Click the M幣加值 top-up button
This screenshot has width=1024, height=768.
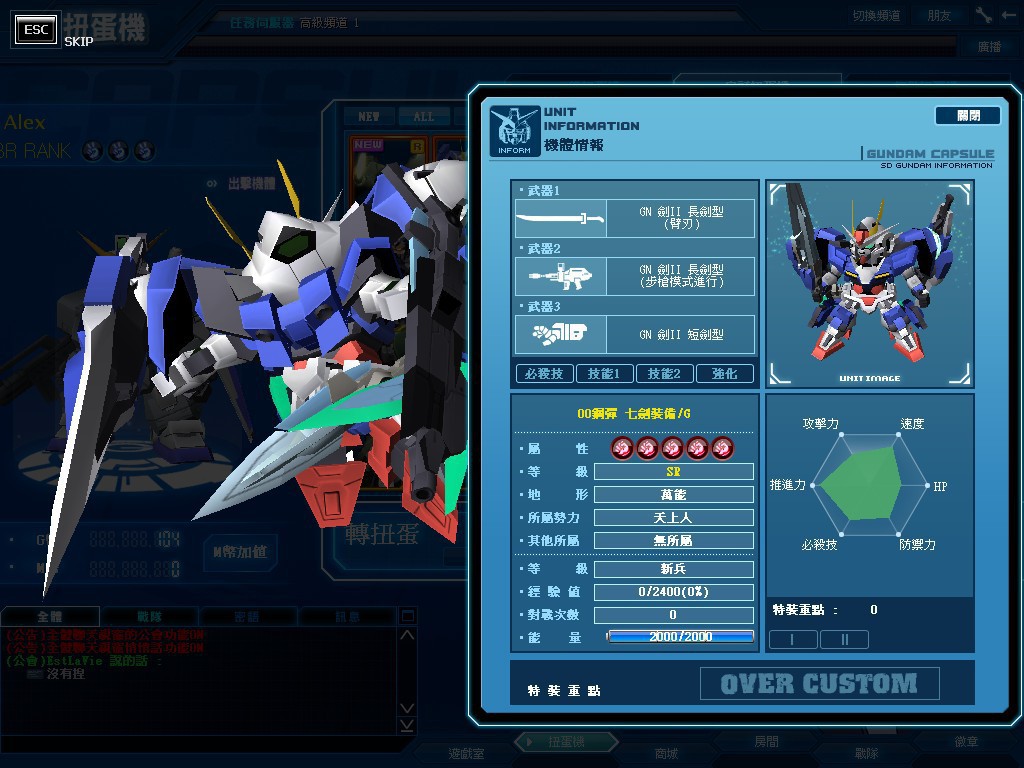pyautogui.click(x=240, y=551)
